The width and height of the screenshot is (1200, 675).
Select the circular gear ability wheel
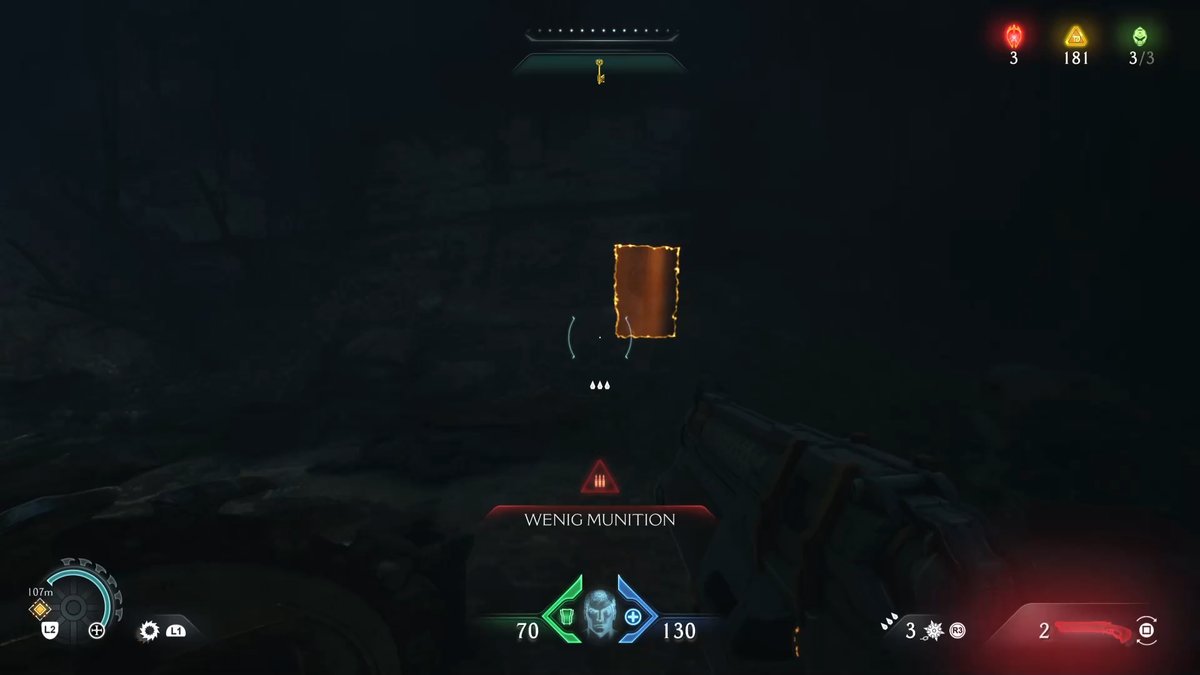(x=73, y=606)
